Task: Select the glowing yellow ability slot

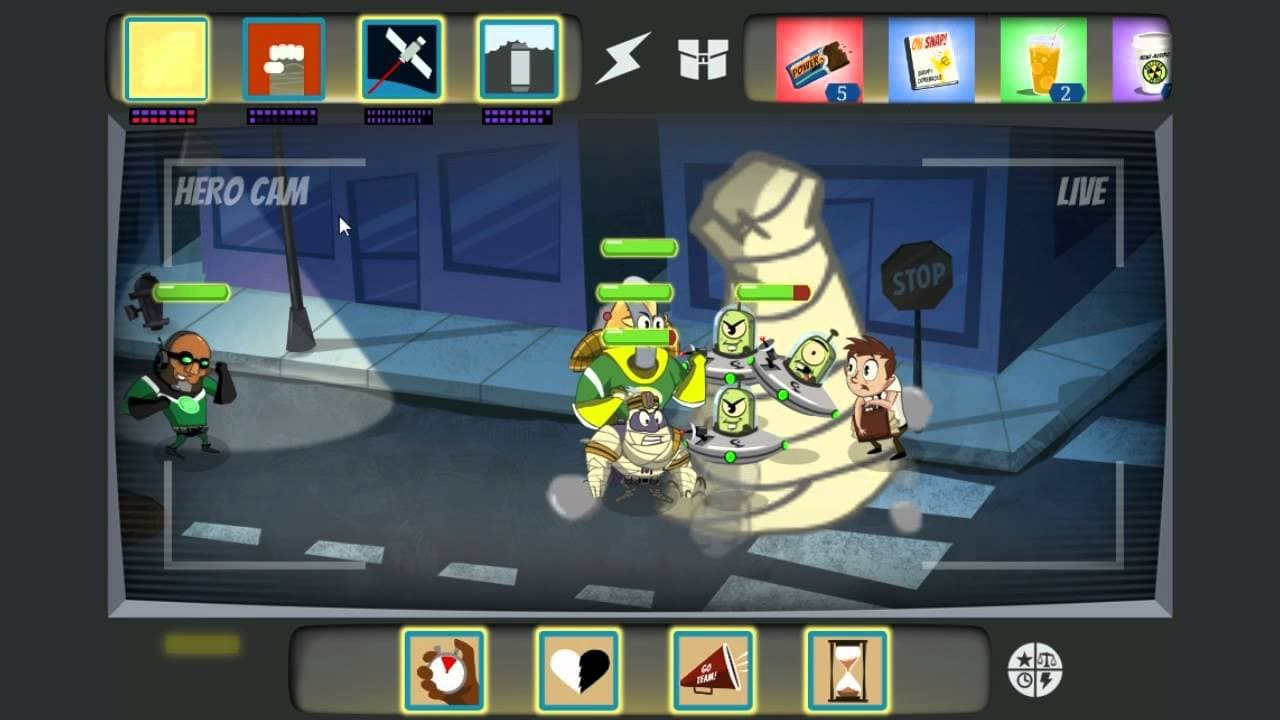Action: (166, 59)
